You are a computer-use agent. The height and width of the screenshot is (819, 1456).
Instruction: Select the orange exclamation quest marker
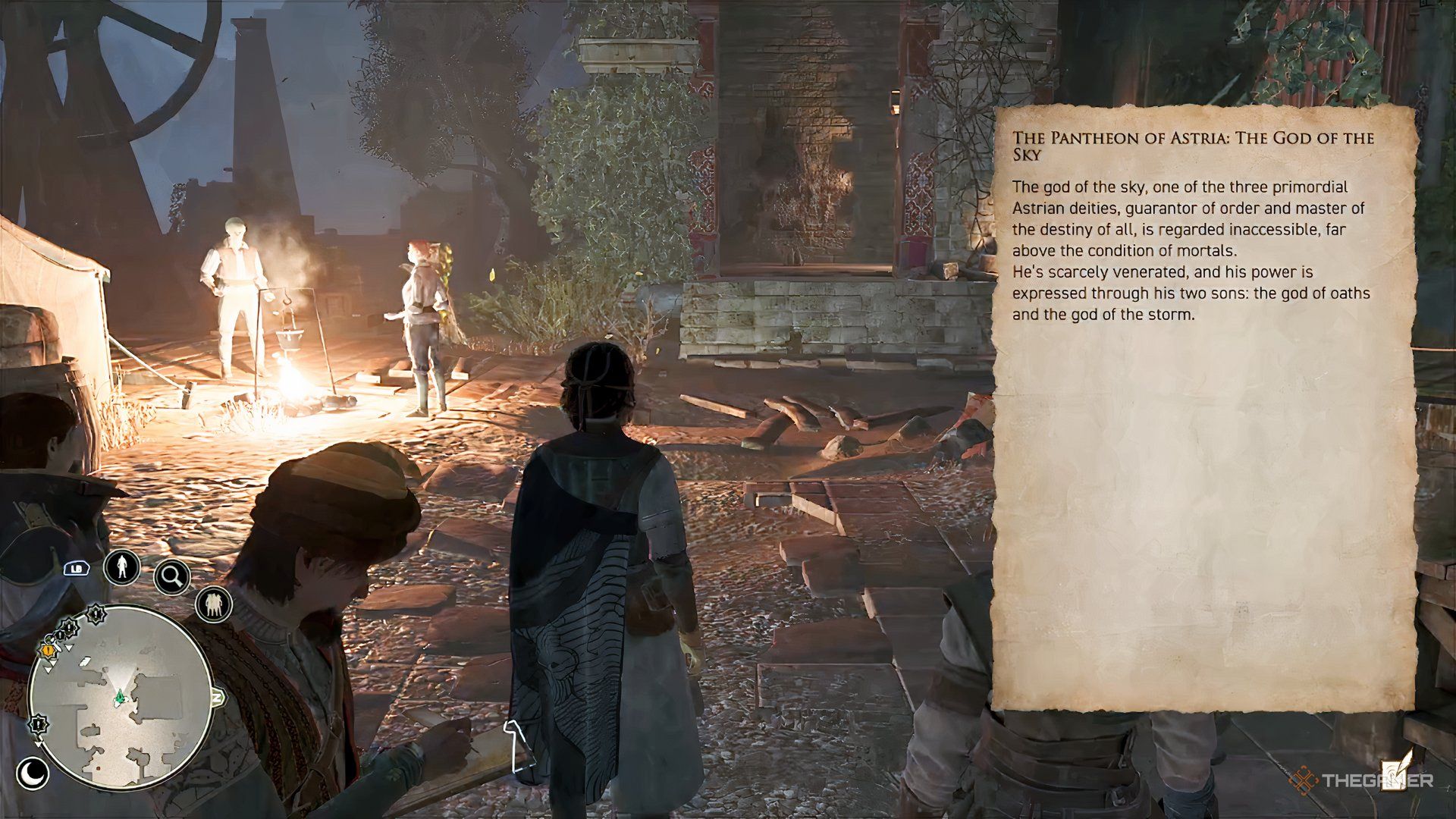click(49, 649)
